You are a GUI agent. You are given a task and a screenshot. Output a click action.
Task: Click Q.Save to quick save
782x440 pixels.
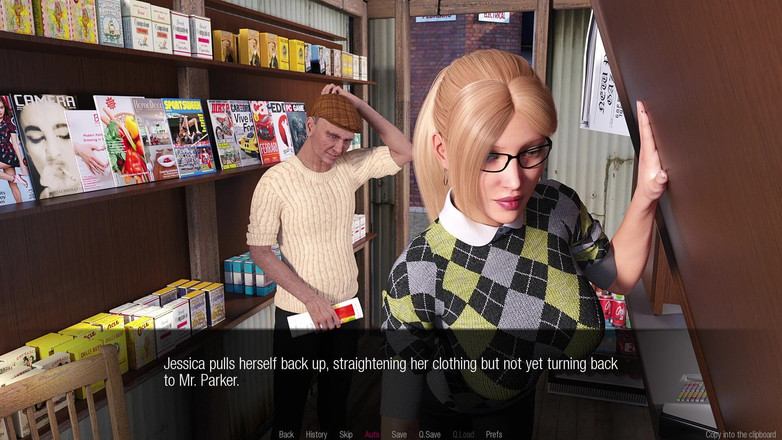pyautogui.click(x=430, y=434)
